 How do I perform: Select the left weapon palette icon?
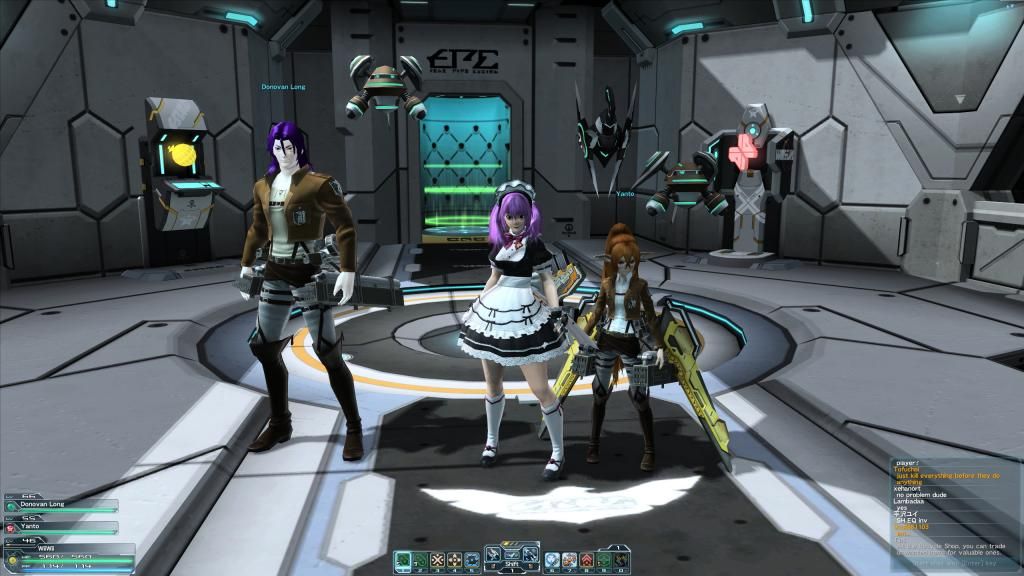[x=496, y=555]
